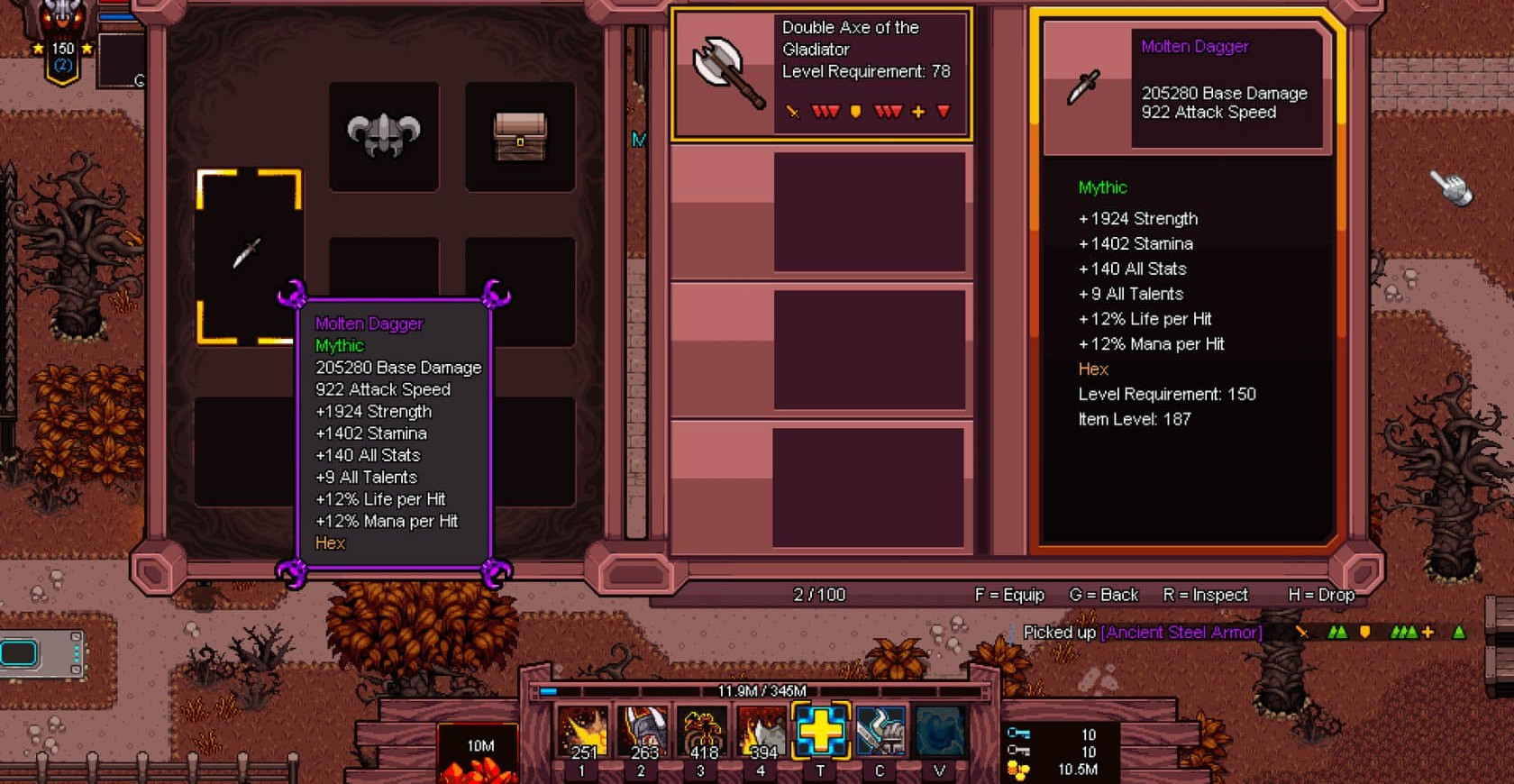Trigger the fire axe skill in slot 4
This screenshot has height=784, width=1514.
click(762, 732)
